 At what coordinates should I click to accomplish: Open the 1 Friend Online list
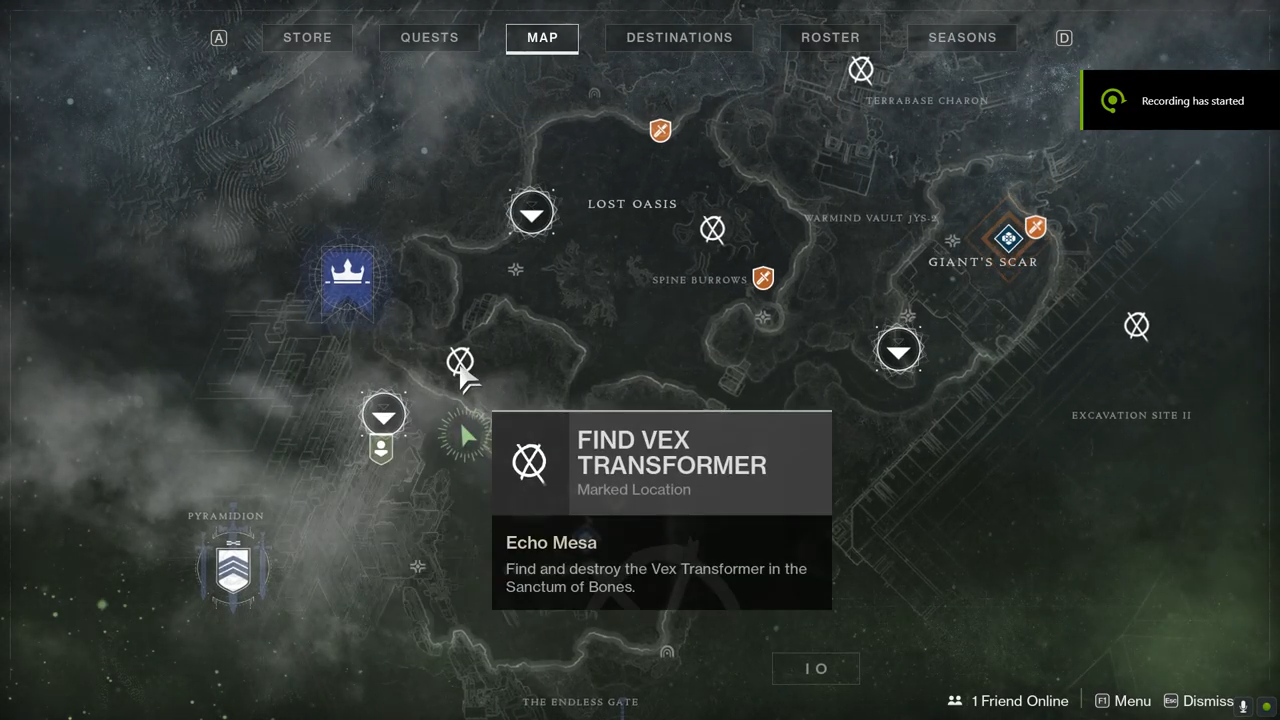pos(1008,701)
